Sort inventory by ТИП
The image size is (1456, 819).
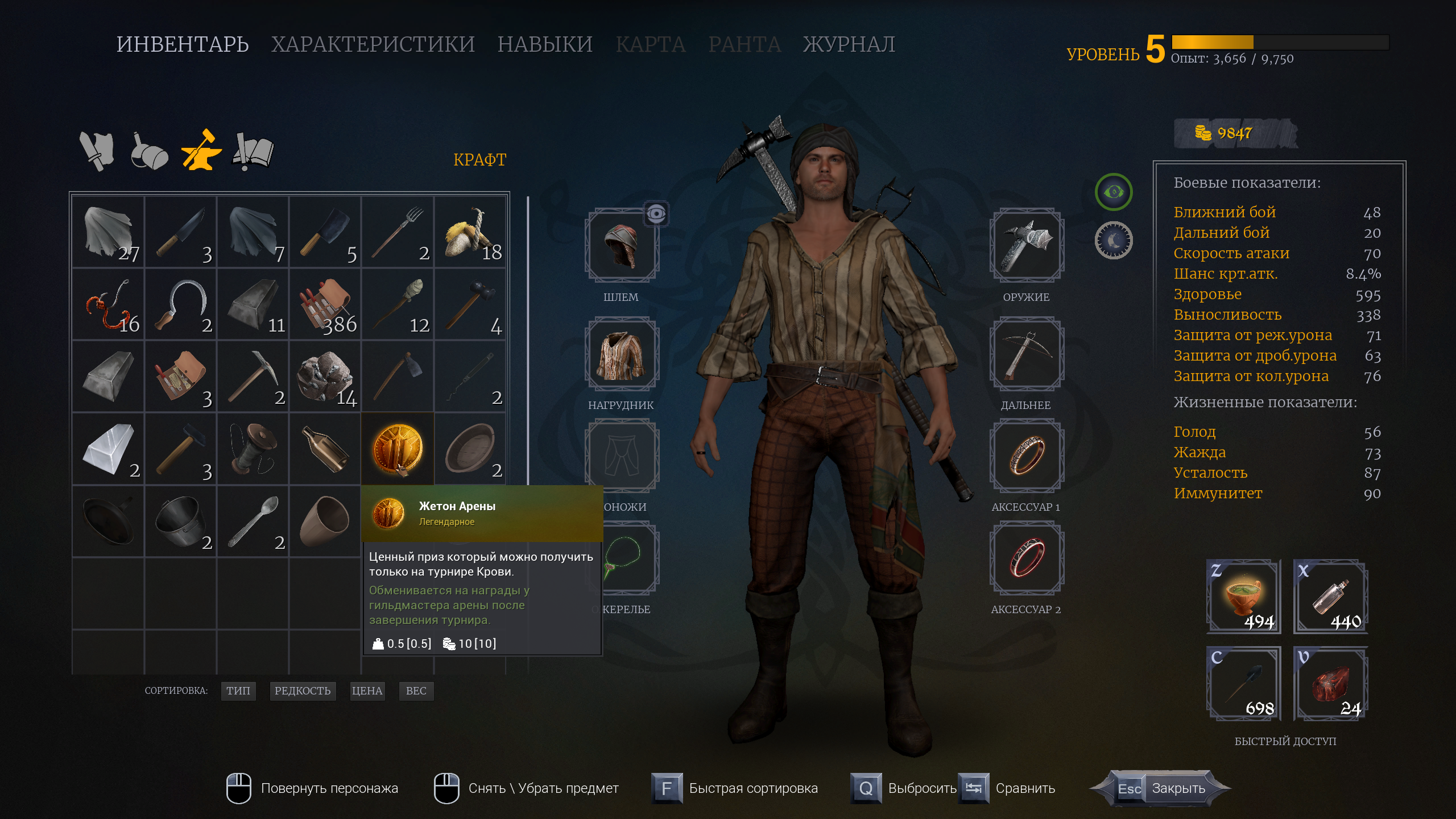(x=238, y=690)
